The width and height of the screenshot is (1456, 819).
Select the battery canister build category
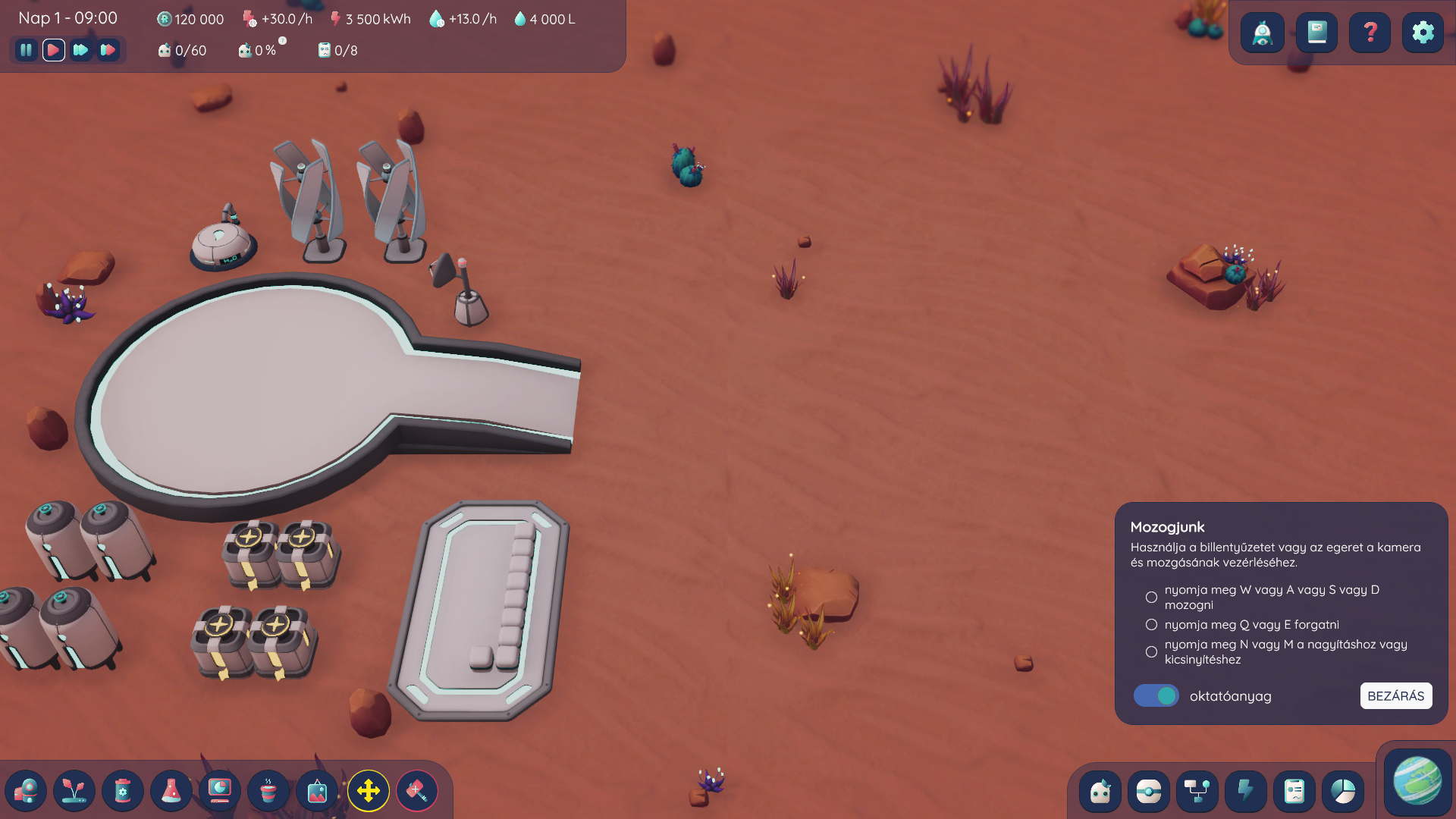[123, 791]
